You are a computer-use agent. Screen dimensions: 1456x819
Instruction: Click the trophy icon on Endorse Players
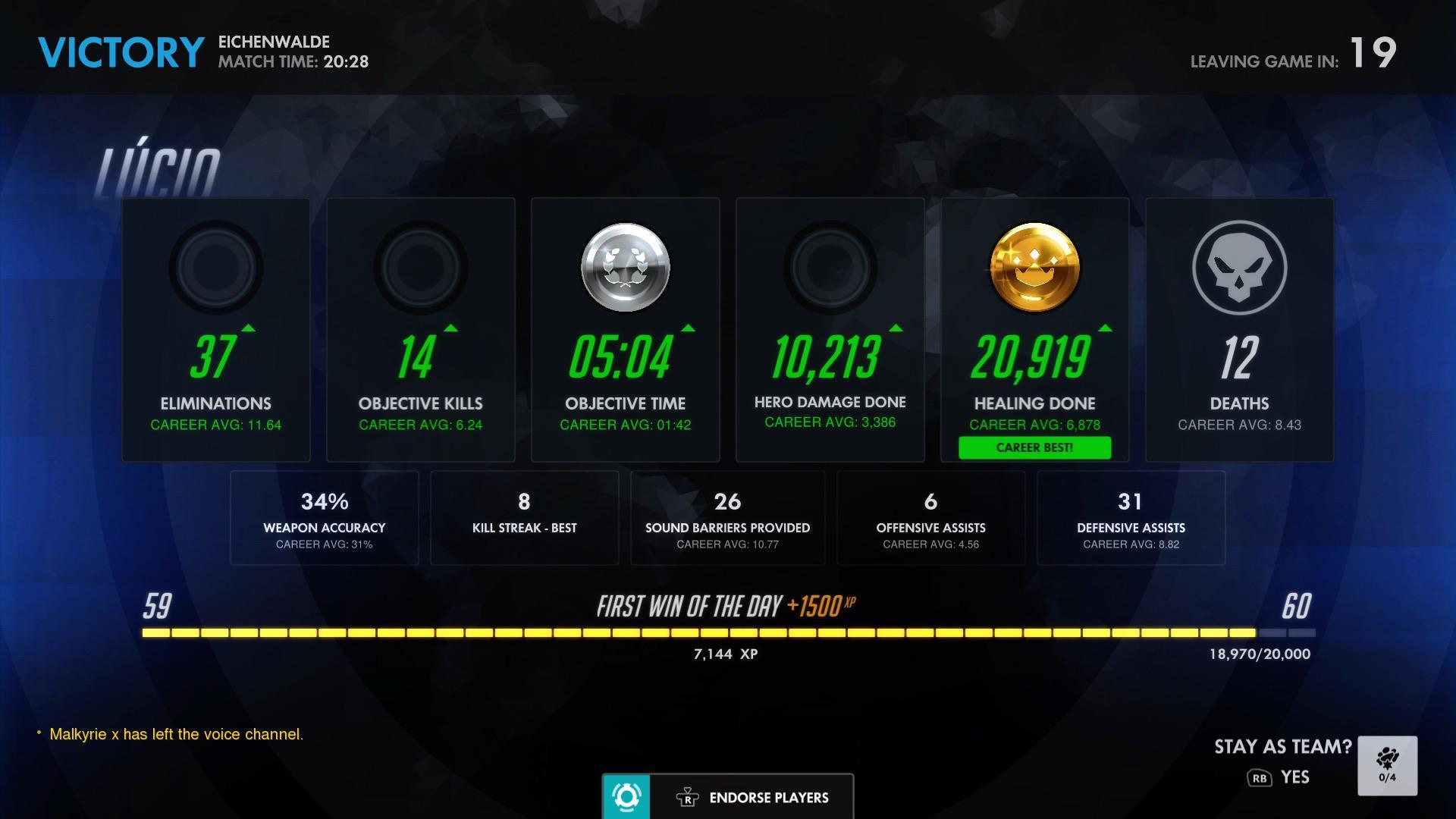(687, 797)
